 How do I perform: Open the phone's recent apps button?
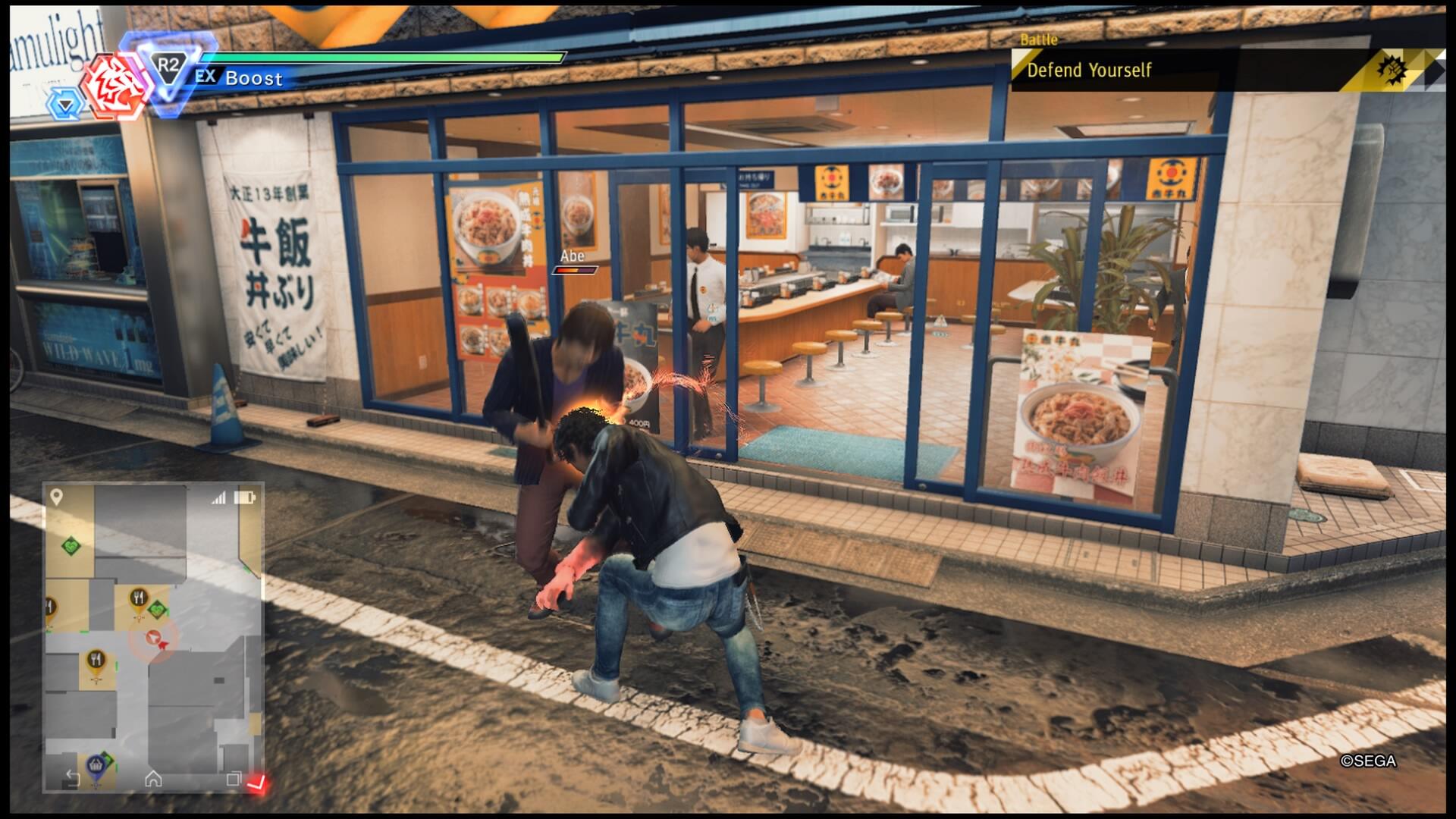pyautogui.click(x=234, y=778)
